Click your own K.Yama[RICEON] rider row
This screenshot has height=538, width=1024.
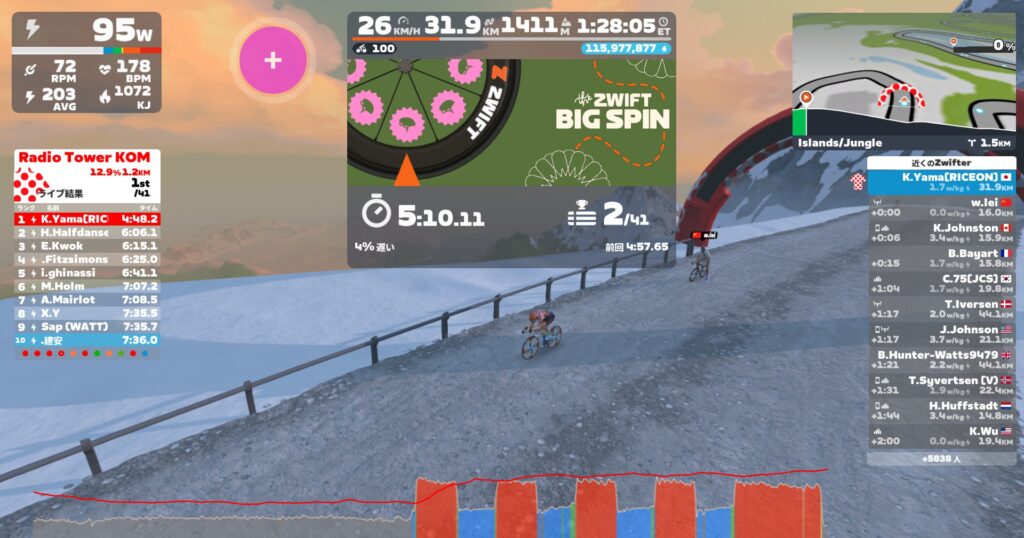coord(941,181)
